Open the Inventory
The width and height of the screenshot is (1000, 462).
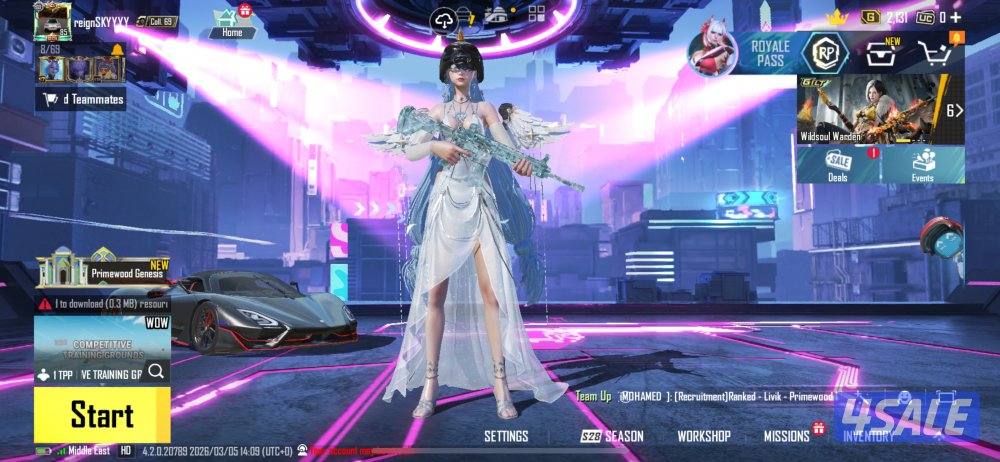[x=869, y=436]
